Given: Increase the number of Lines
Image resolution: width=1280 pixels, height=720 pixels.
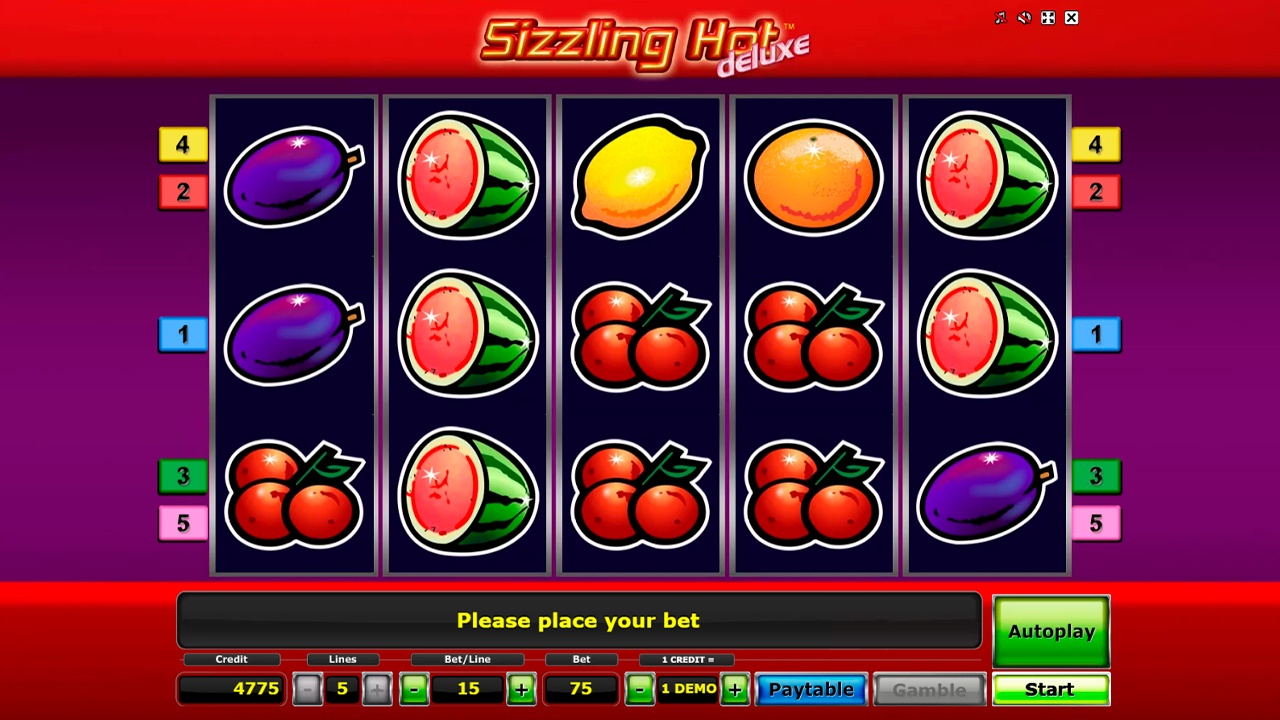Looking at the screenshot, I should coord(376,689).
